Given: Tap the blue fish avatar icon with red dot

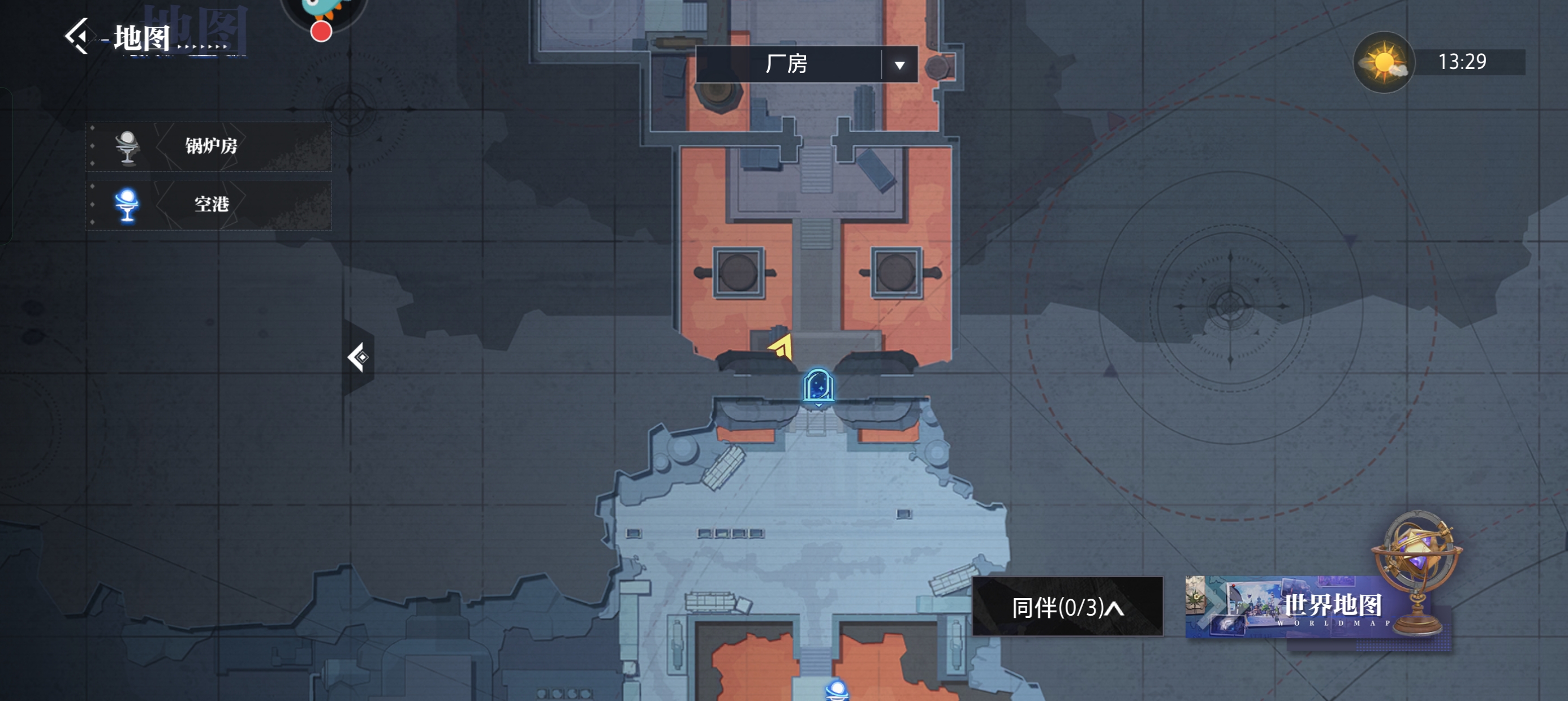Looking at the screenshot, I should [324, 14].
